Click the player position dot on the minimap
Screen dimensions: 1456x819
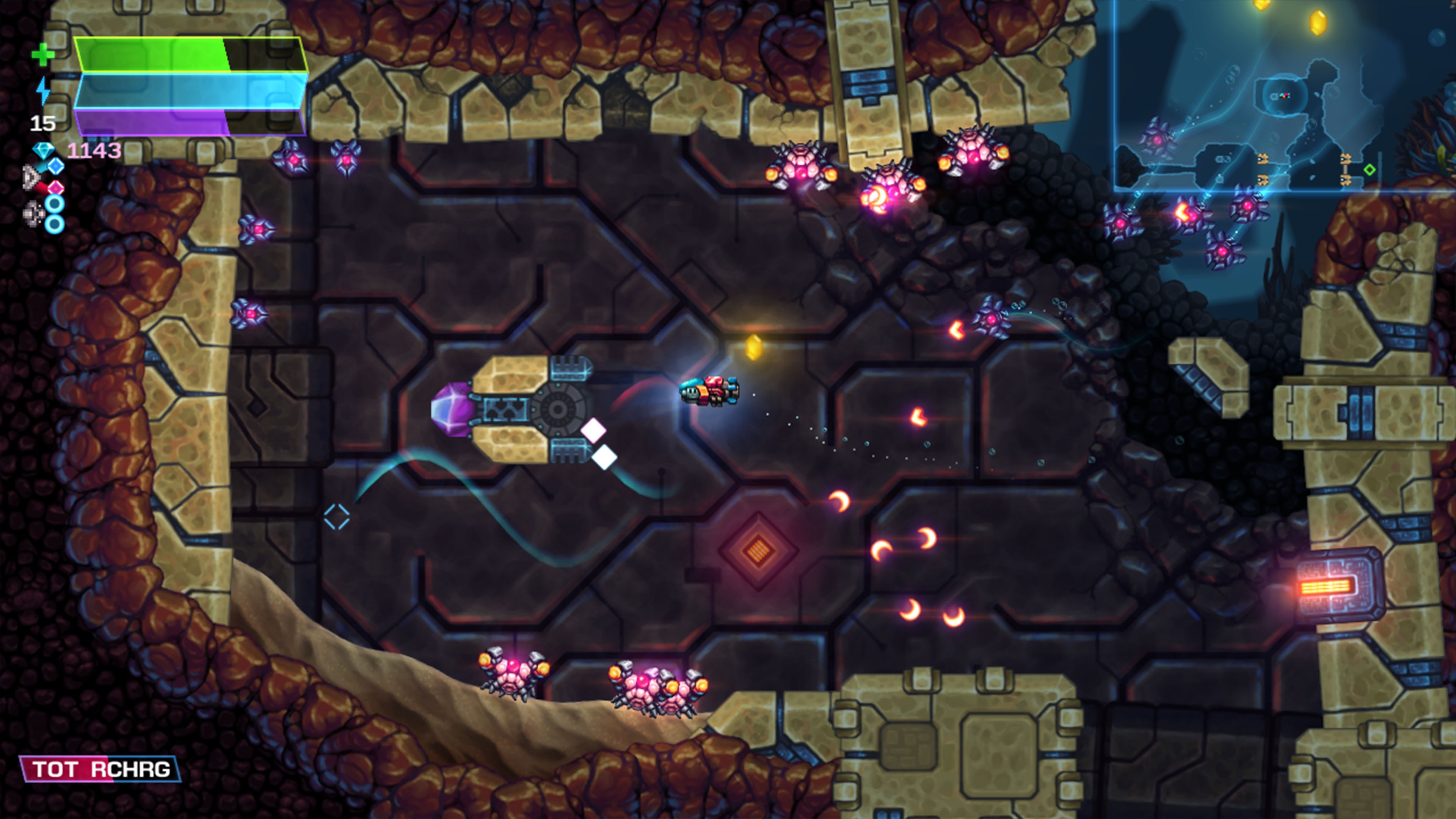1284,96
